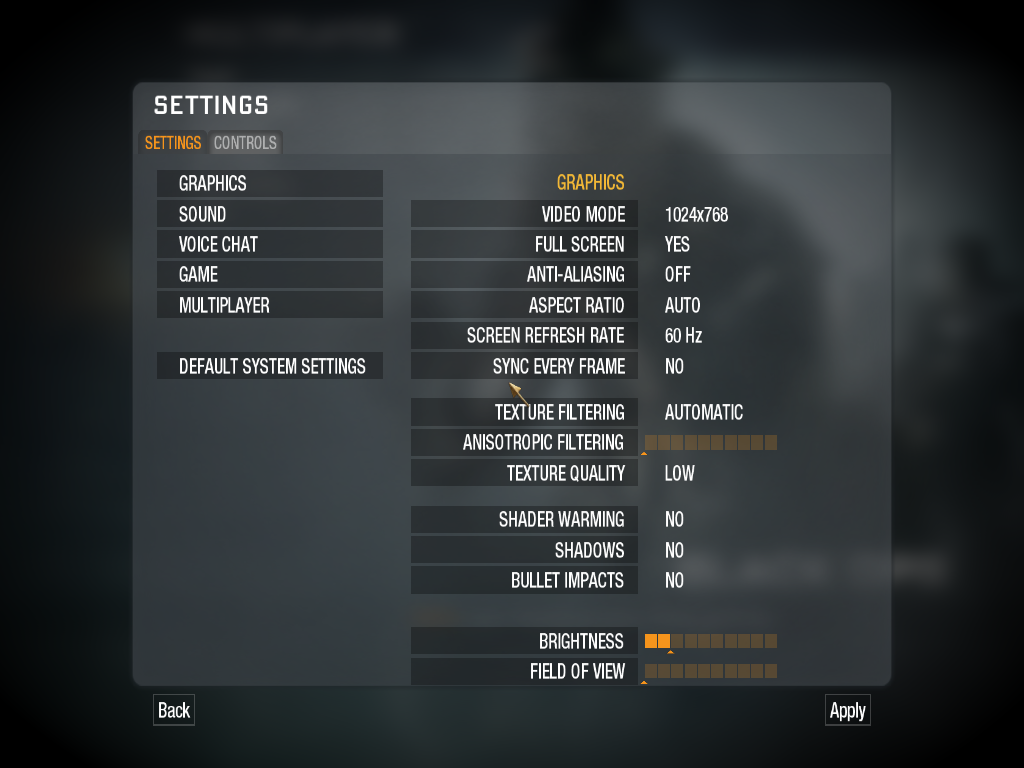The height and width of the screenshot is (768, 1024).
Task: Go Back from the settings screen
Action: click(173, 710)
